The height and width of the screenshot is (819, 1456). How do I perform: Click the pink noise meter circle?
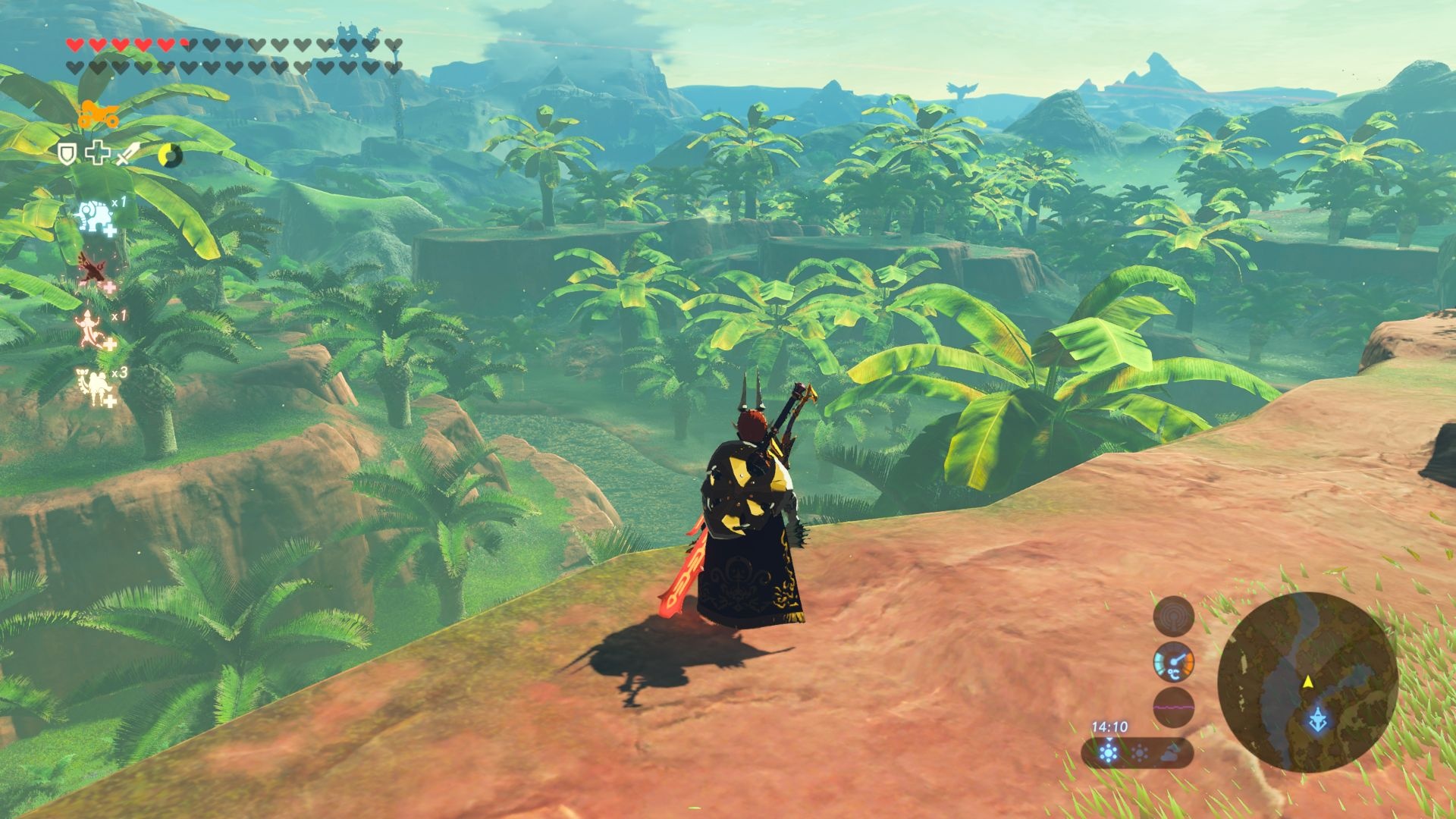click(1173, 708)
